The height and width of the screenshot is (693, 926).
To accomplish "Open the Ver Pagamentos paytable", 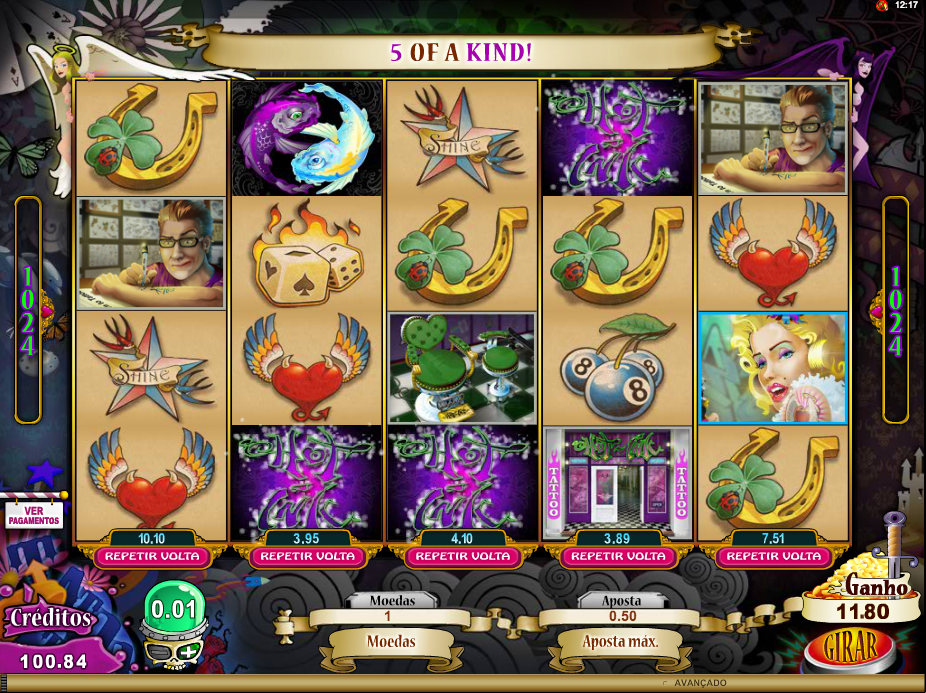I will [34, 515].
